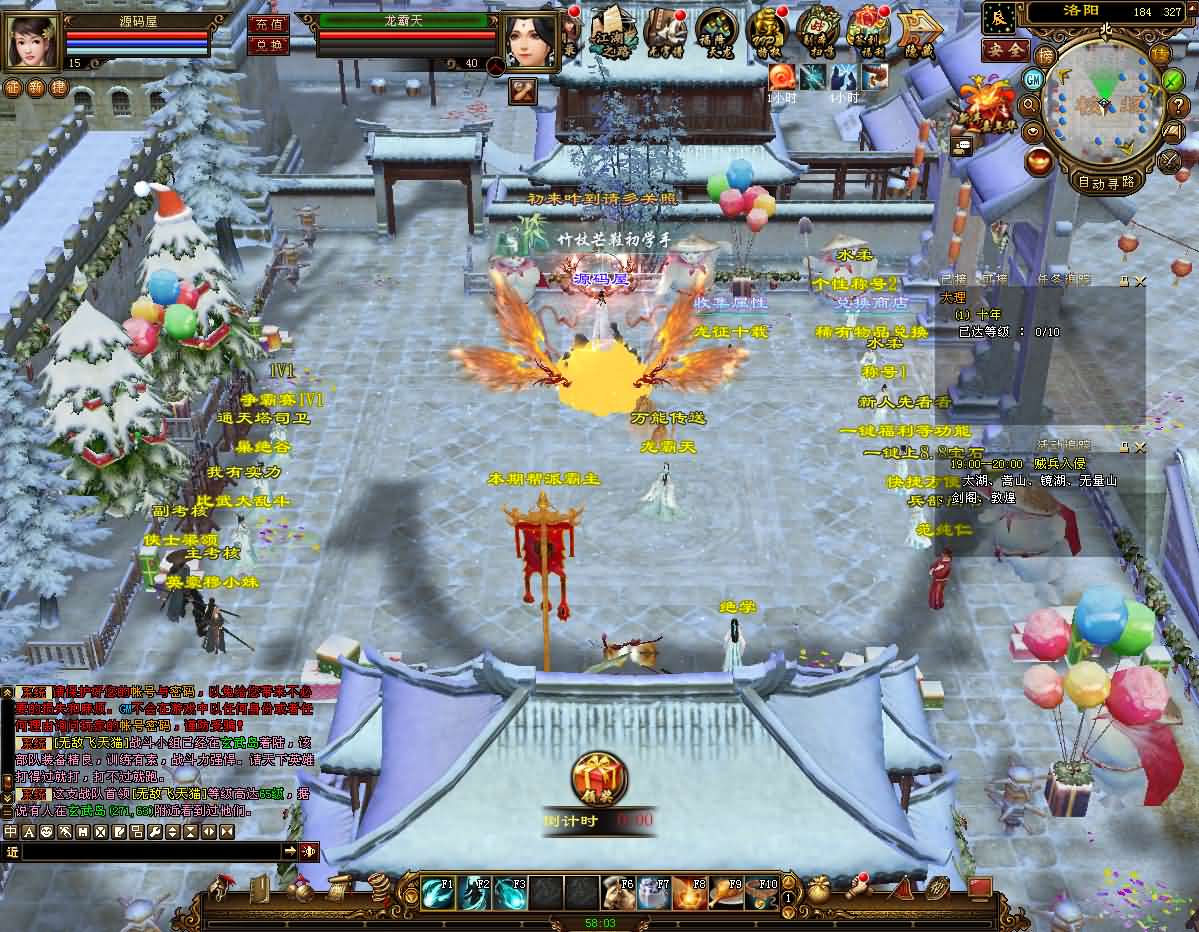1199x932 pixels.
Task: Open the chat emoticon face button
Action: pyautogui.click(x=46, y=832)
